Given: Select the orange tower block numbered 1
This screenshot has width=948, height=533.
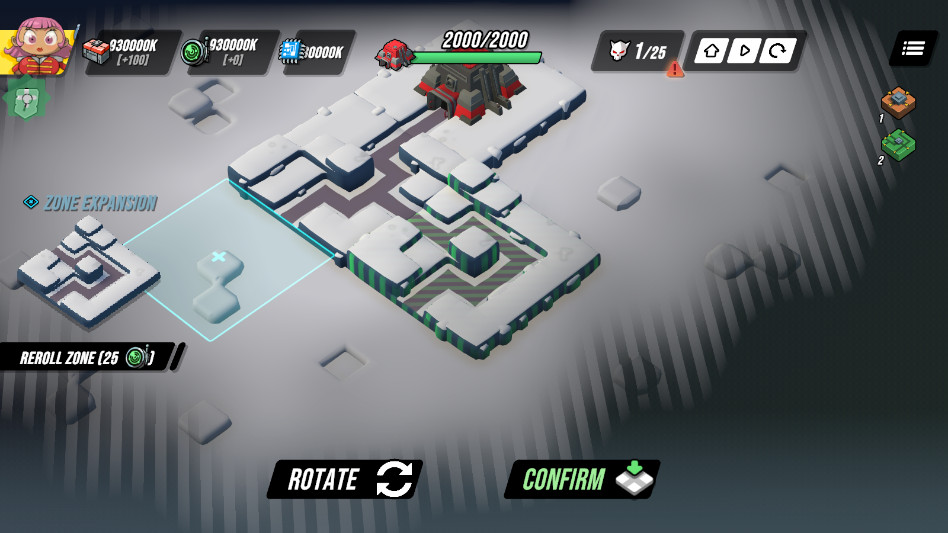Looking at the screenshot, I should (898, 102).
